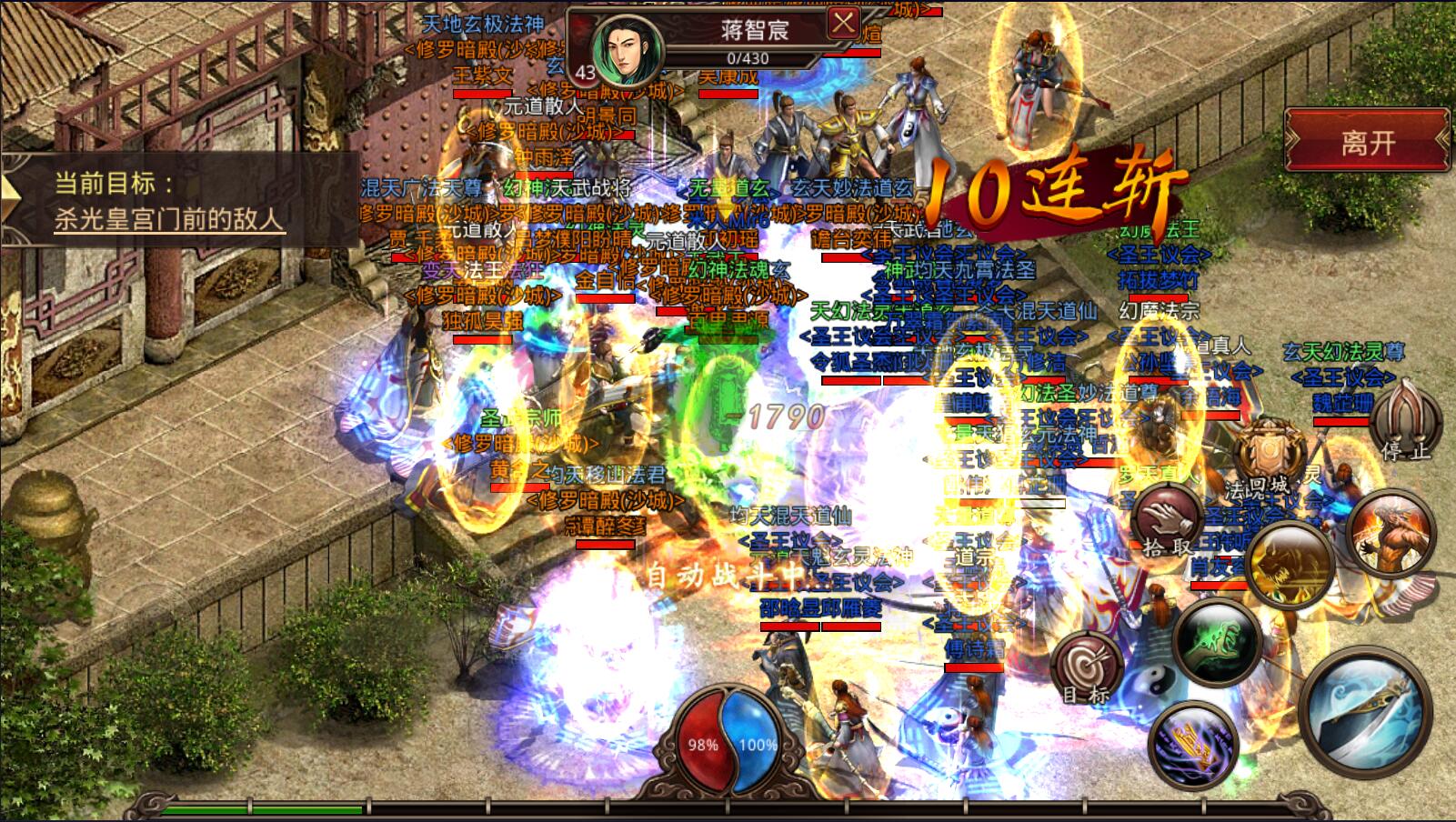Image resolution: width=1456 pixels, height=822 pixels.
Task: Expand the quest panel arrow tab
Action: pyautogui.click(x=11, y=200)
